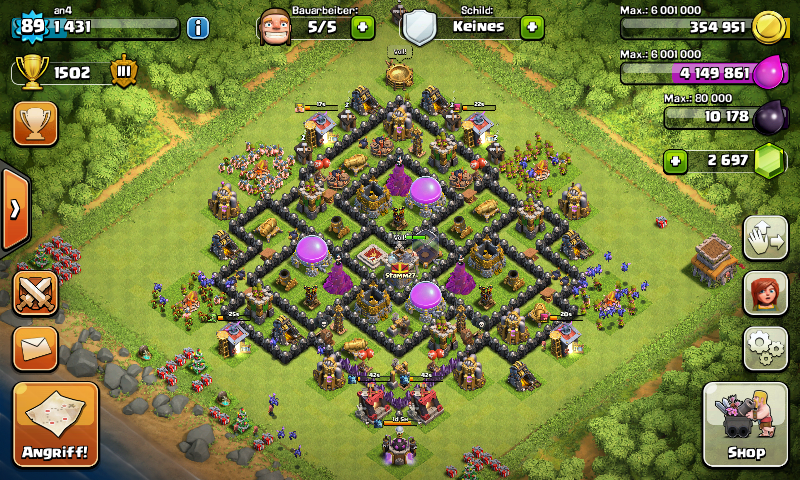Open the league badge next to trophies
Screen dimensions: 800x480
pos(124,72)
